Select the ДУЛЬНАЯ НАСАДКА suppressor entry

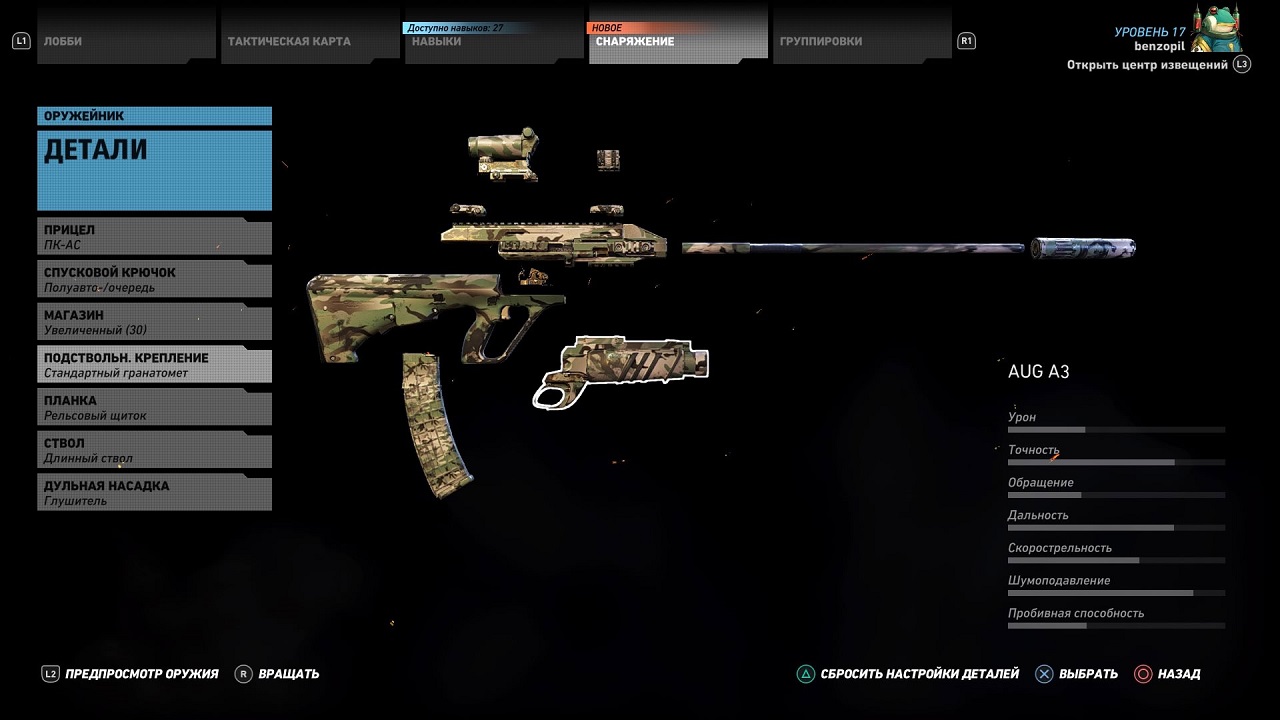point(155,493)
